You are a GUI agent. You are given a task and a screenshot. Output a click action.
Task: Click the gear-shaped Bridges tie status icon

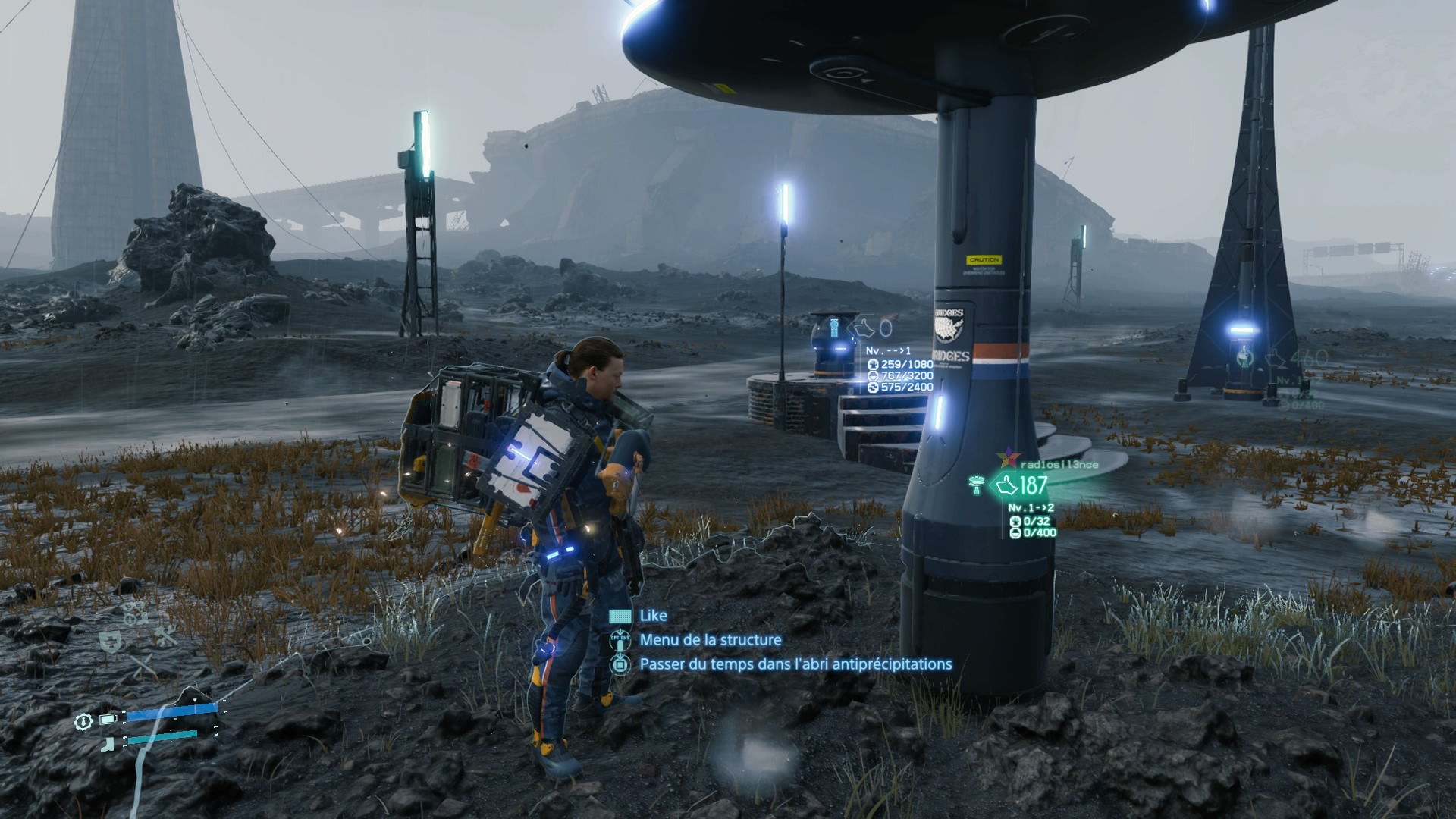pyautogui.click(x=83, y=721)
